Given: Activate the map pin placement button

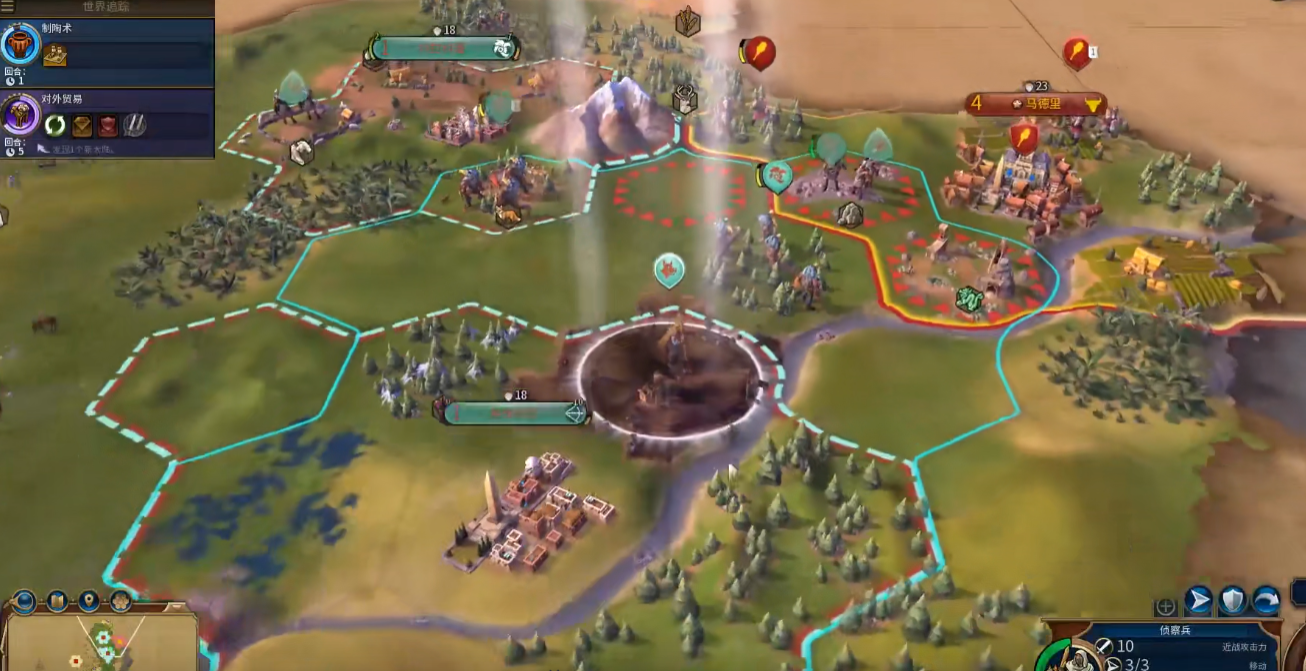Looking at the screenshot, I should click(x=89, y=601).
